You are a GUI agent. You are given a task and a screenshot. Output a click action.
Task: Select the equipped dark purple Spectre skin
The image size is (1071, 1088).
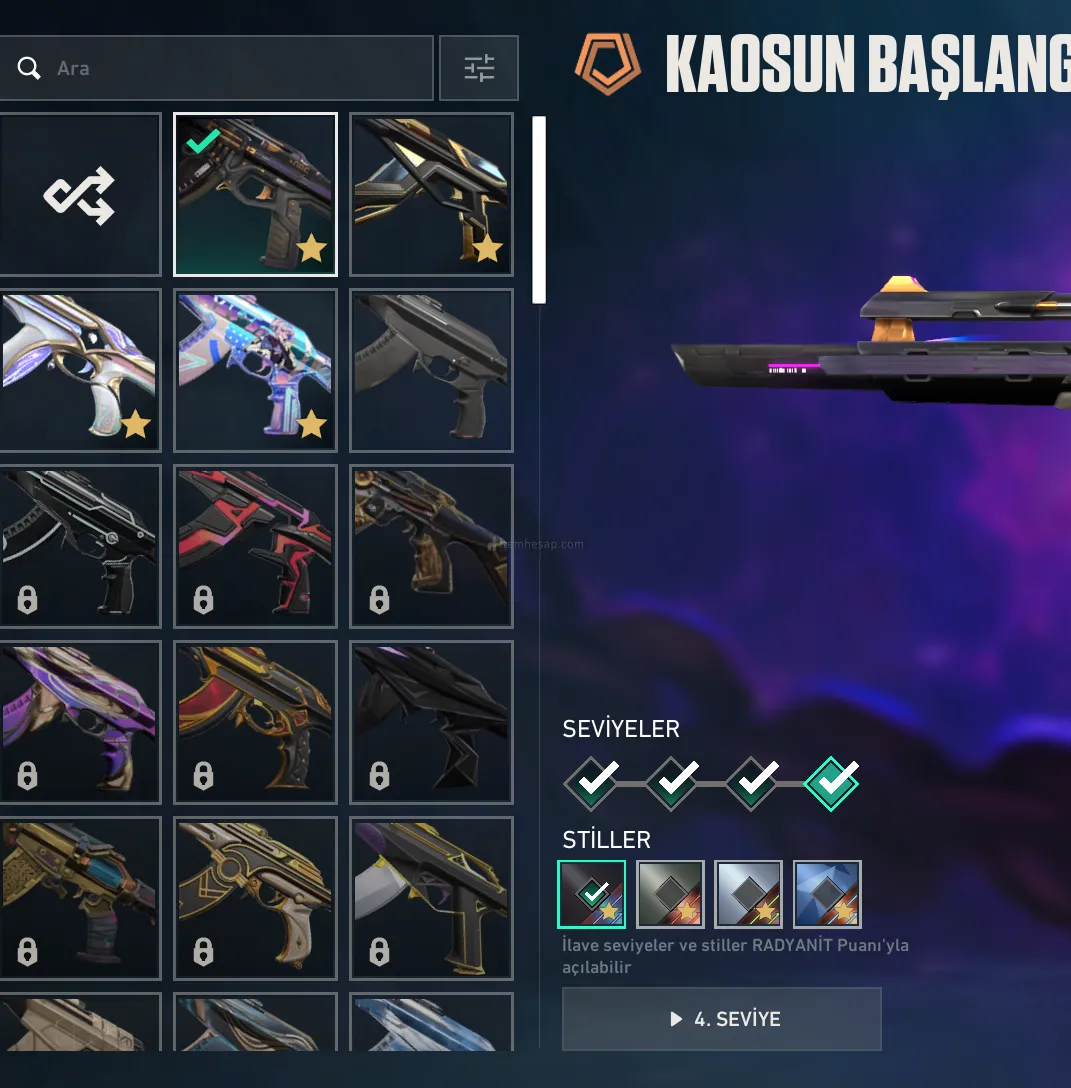(255, 194)
